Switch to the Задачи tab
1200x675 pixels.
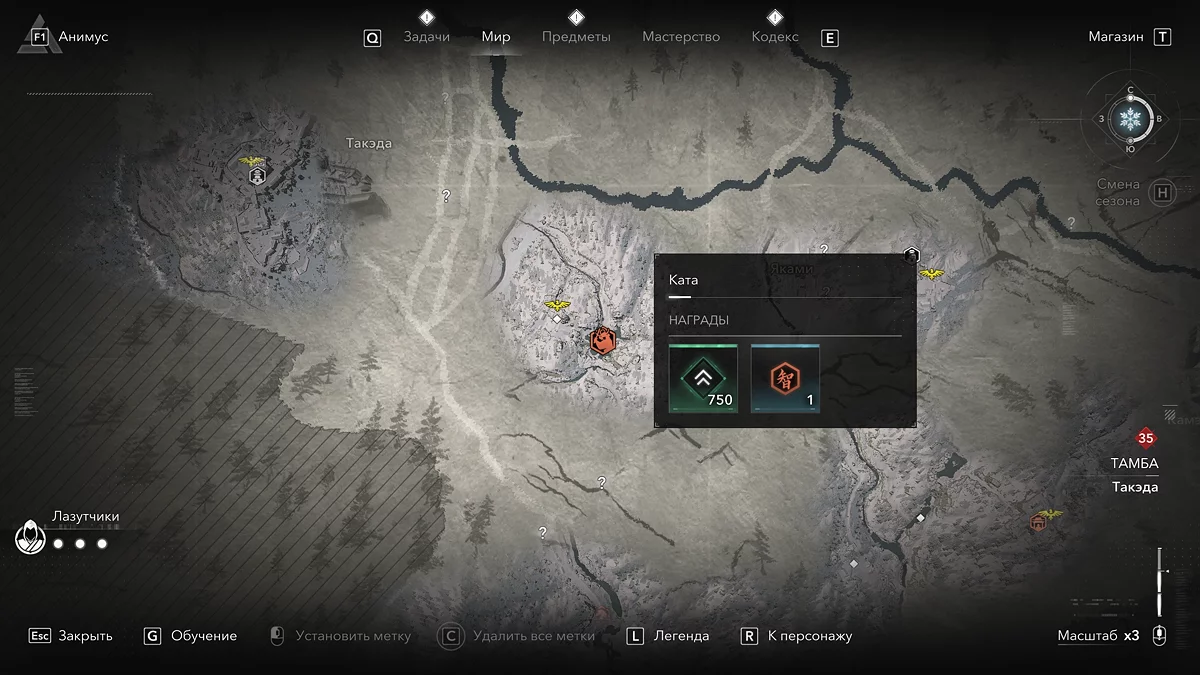426,37
